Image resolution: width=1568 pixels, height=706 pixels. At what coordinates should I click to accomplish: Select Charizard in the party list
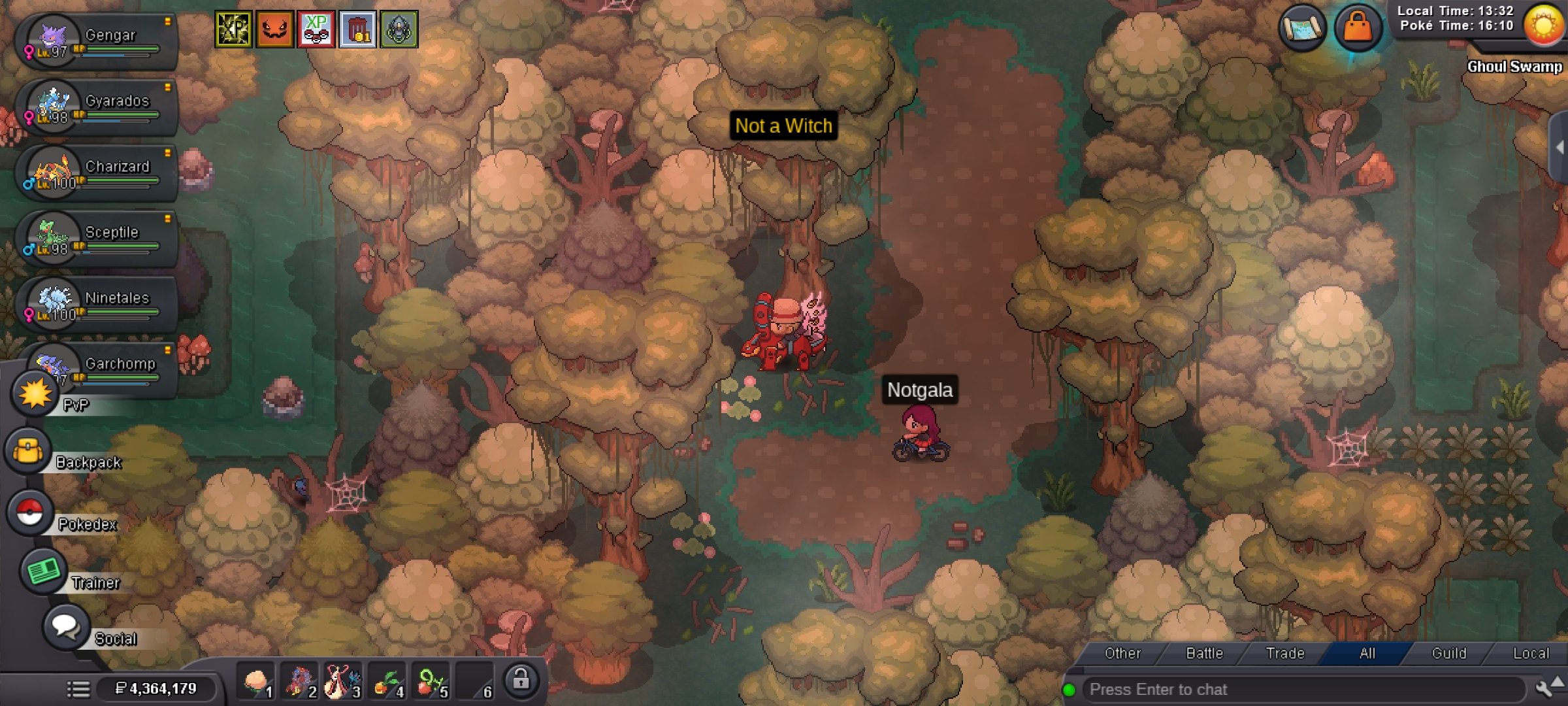tap(98, 173)
